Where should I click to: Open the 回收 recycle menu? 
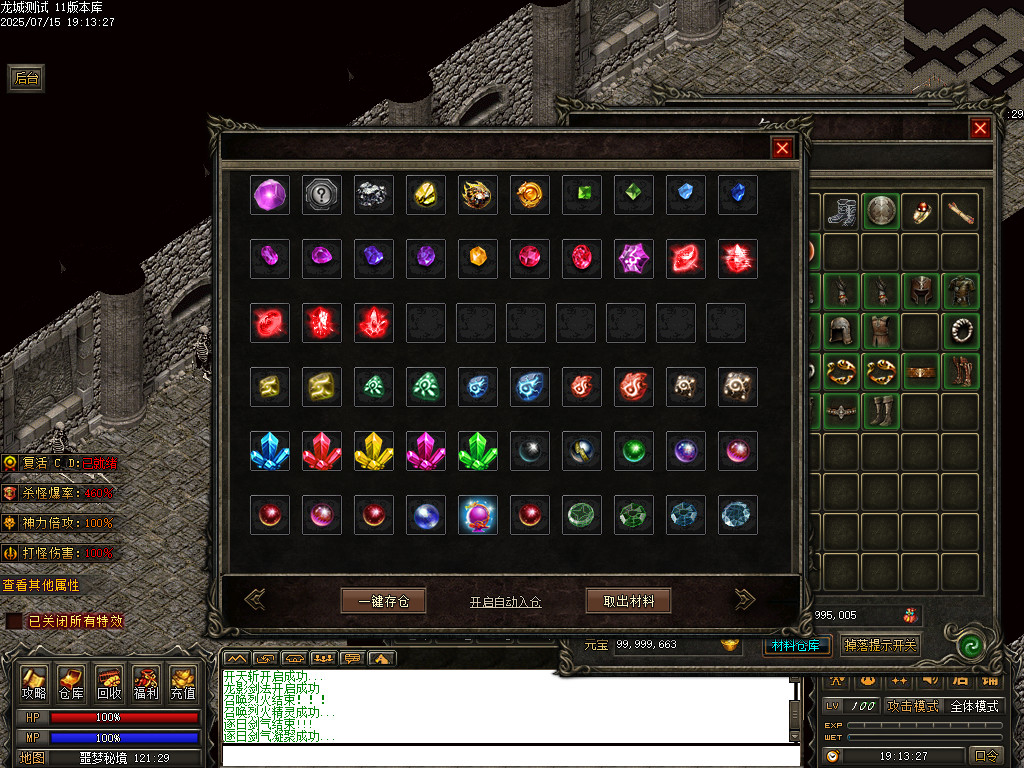point(108,683)
